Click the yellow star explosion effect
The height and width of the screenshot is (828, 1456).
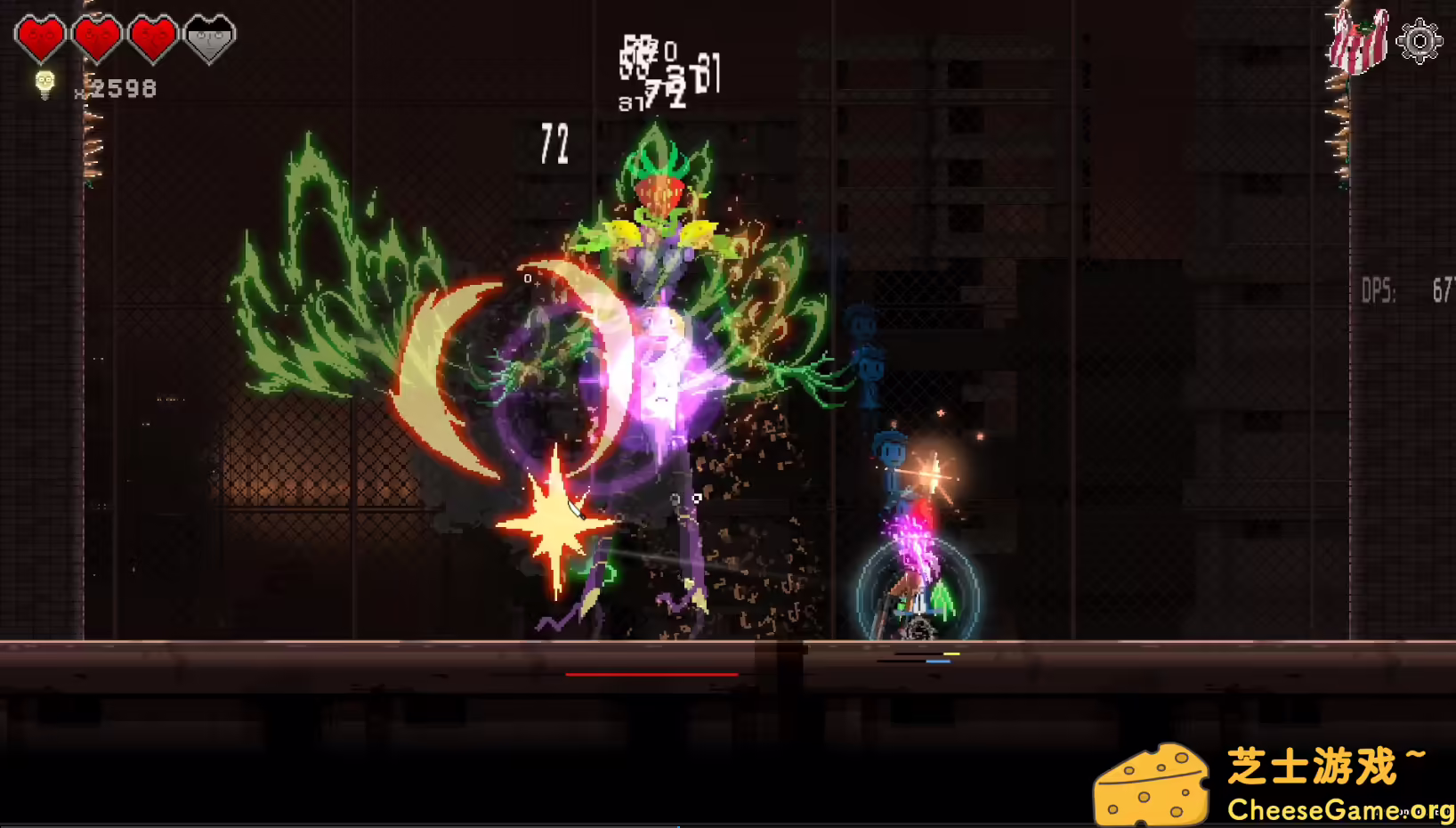pyautogui.click(x=556, y=521)
